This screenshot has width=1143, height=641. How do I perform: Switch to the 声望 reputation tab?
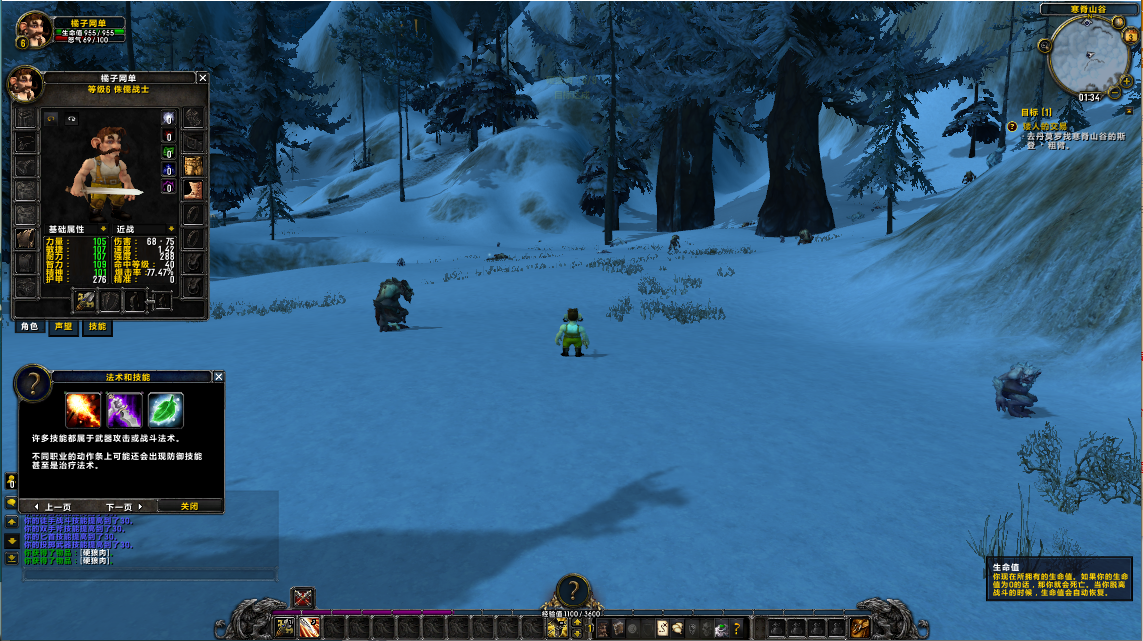coord(63,327)
